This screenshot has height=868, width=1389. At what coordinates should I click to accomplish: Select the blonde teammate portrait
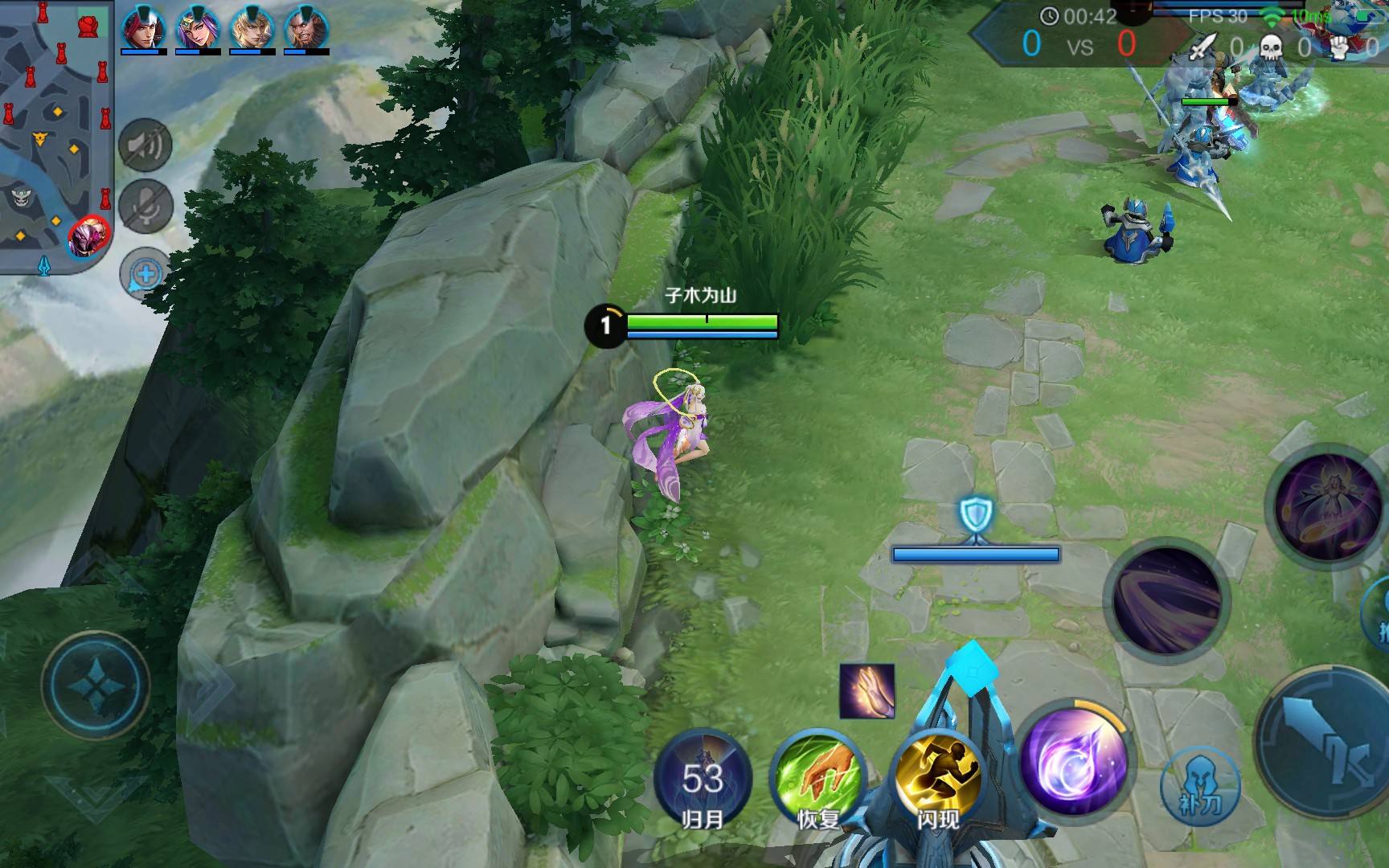click(252, 29)
